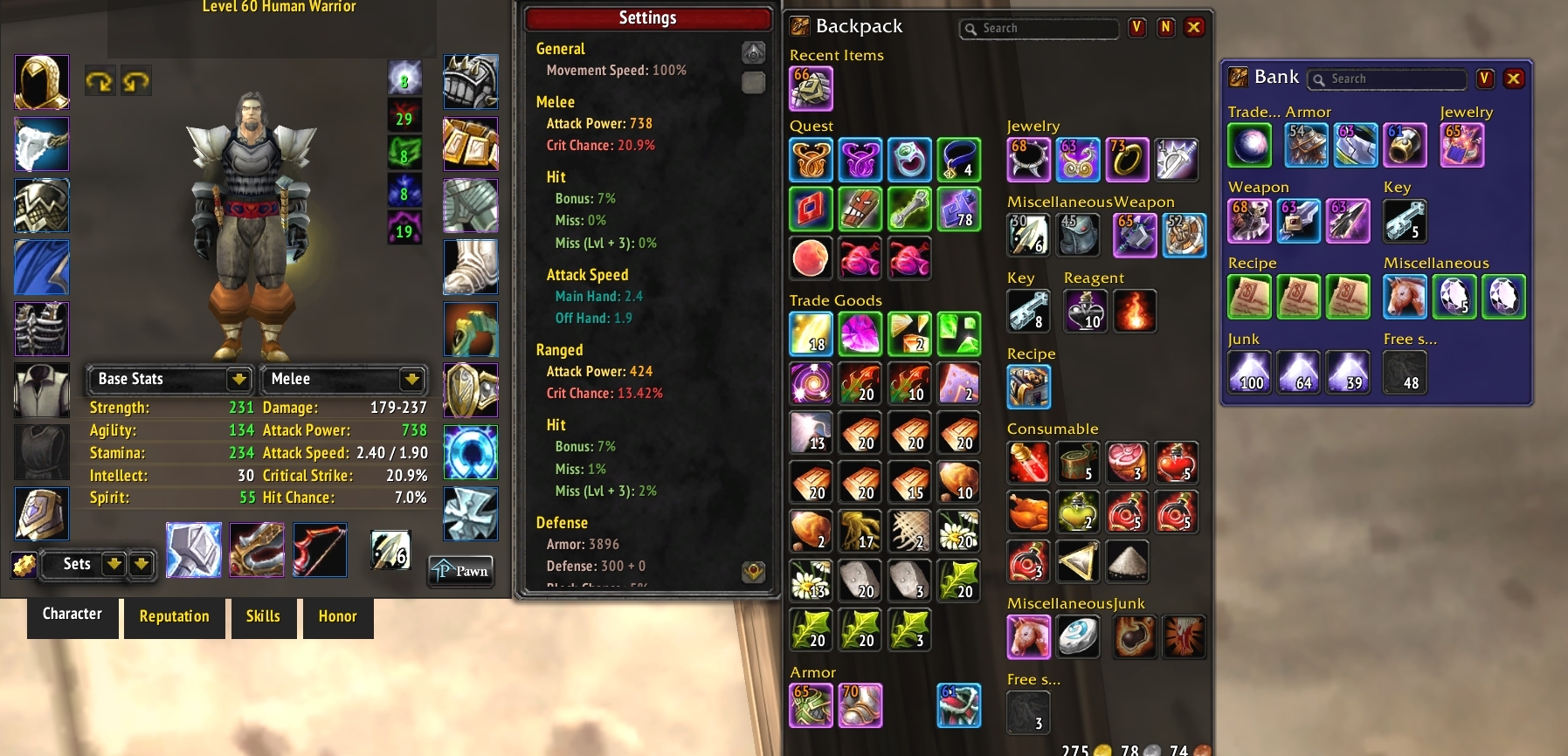Select the equipped helmet slot icon
The image size is (1568, 756).
[41, 81]
